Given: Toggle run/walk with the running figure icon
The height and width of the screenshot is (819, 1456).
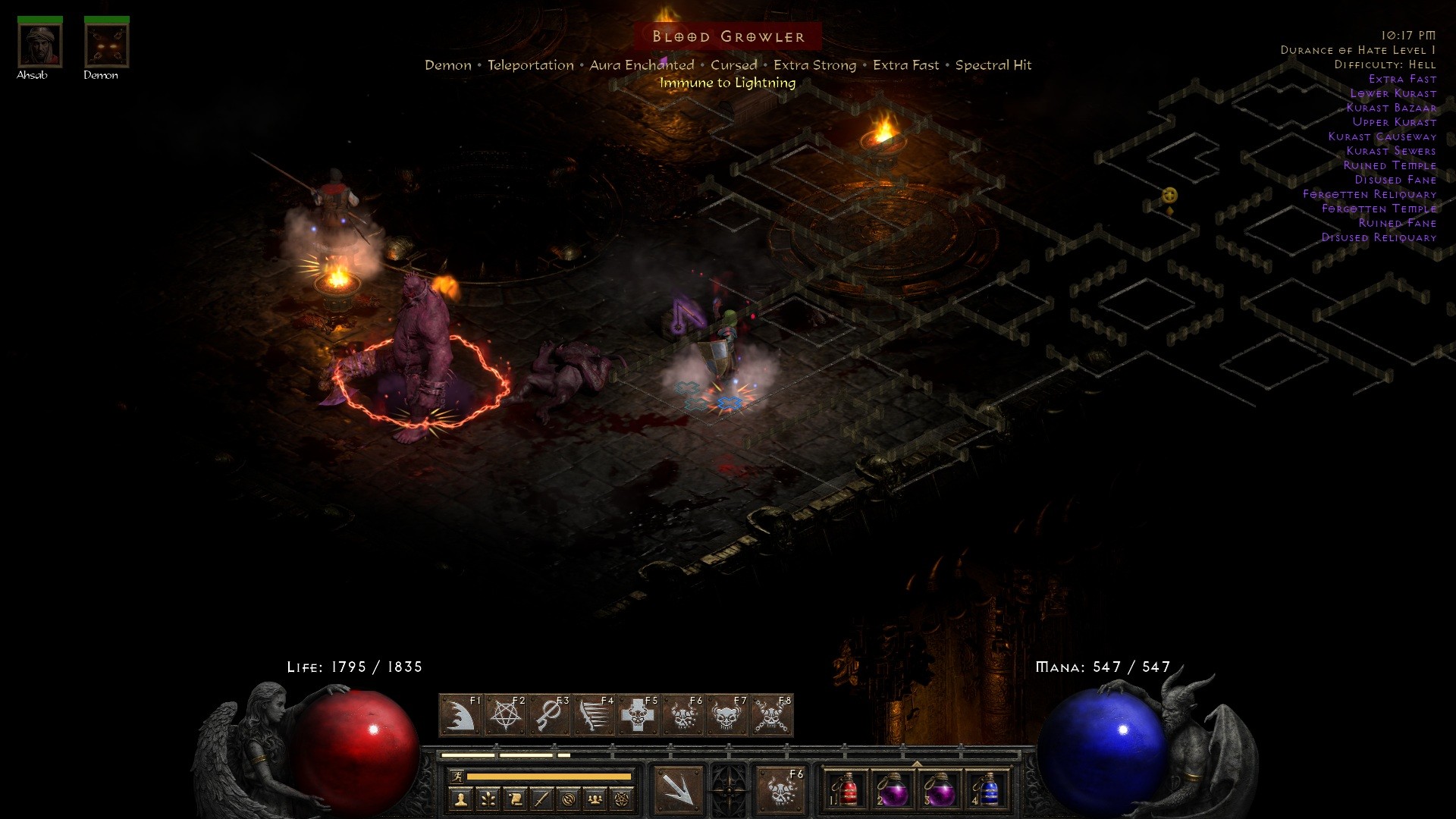Looking at the screenshot, I should (458, 776).
